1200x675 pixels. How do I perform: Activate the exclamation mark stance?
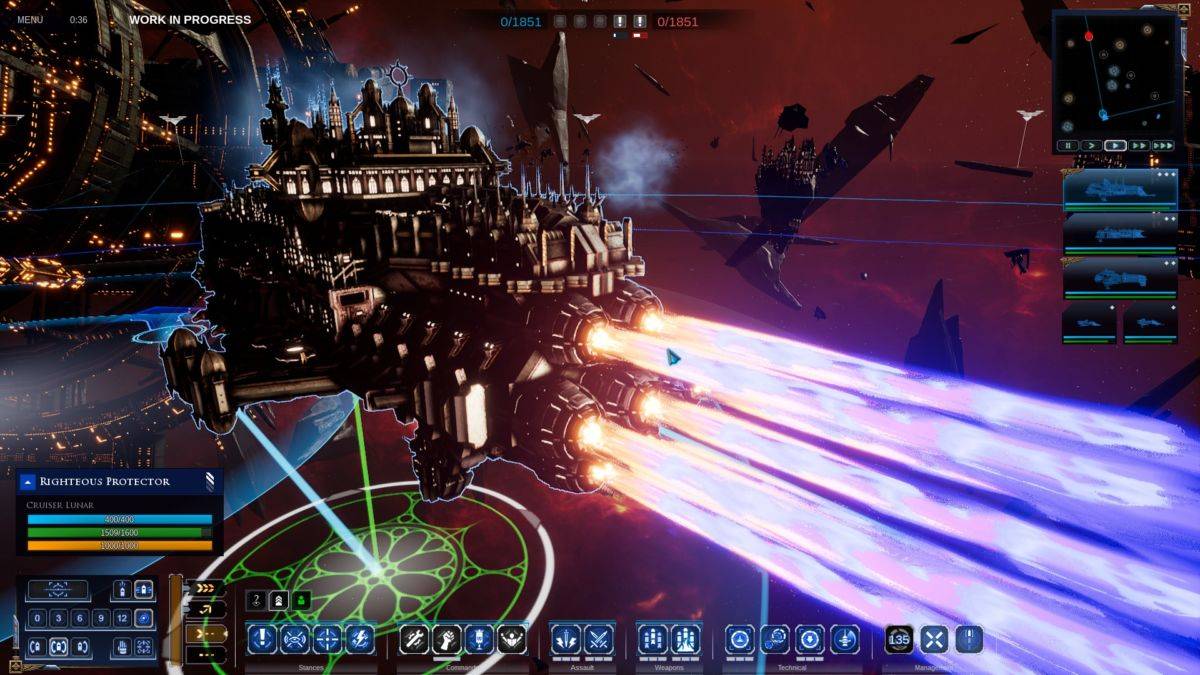tap(262, 639)
